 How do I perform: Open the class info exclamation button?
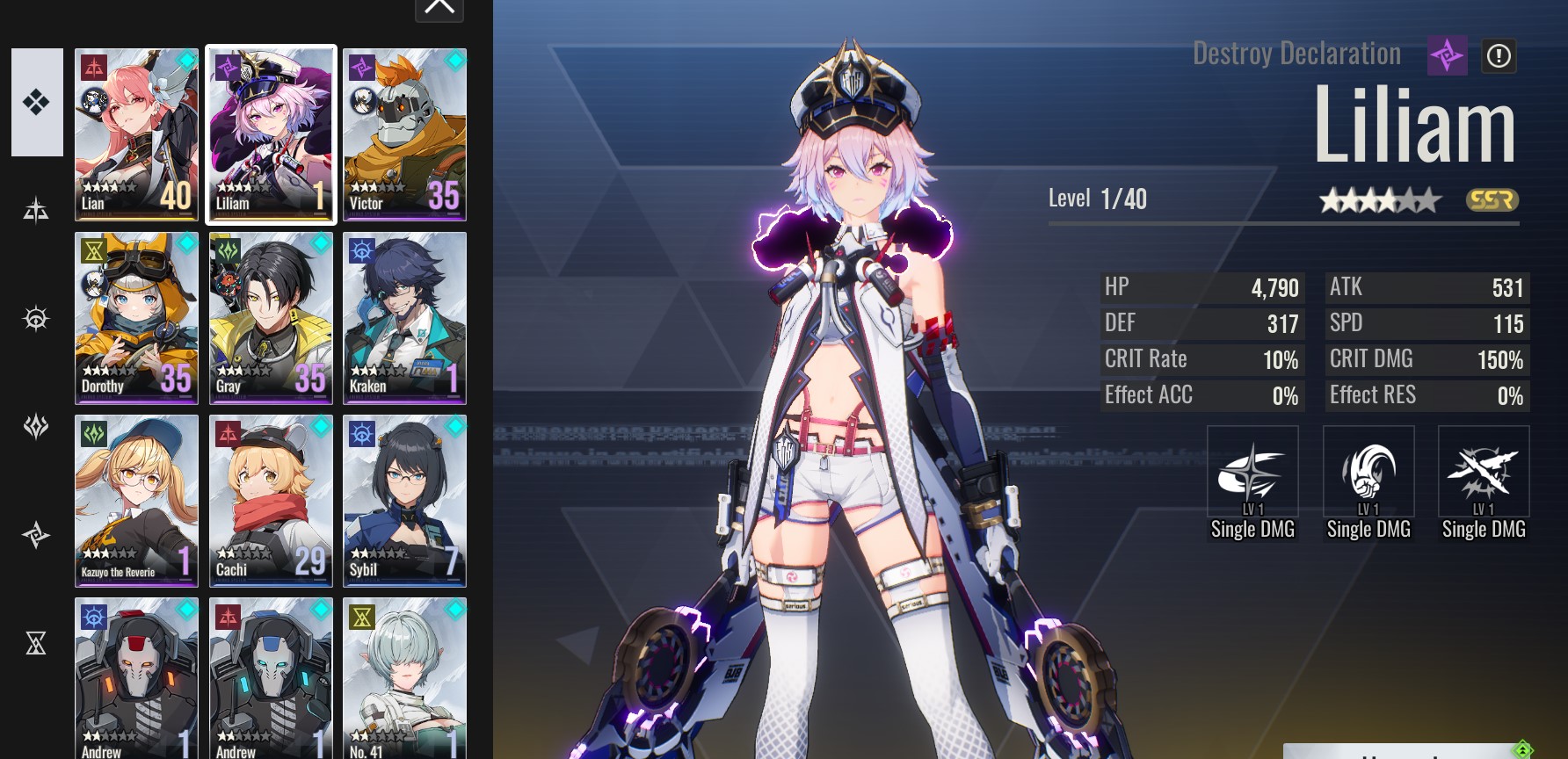click(1499, 56)
